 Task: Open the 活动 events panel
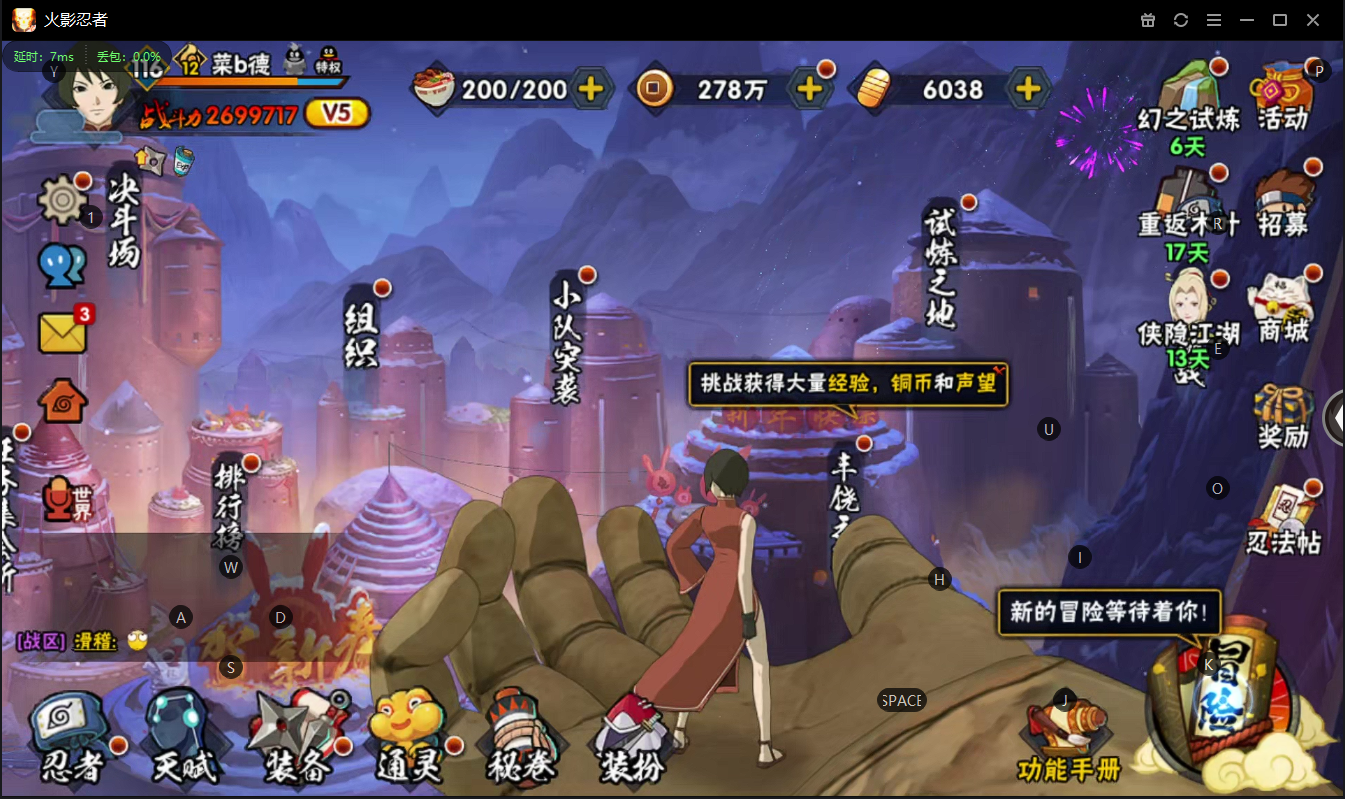(1283, 97)
